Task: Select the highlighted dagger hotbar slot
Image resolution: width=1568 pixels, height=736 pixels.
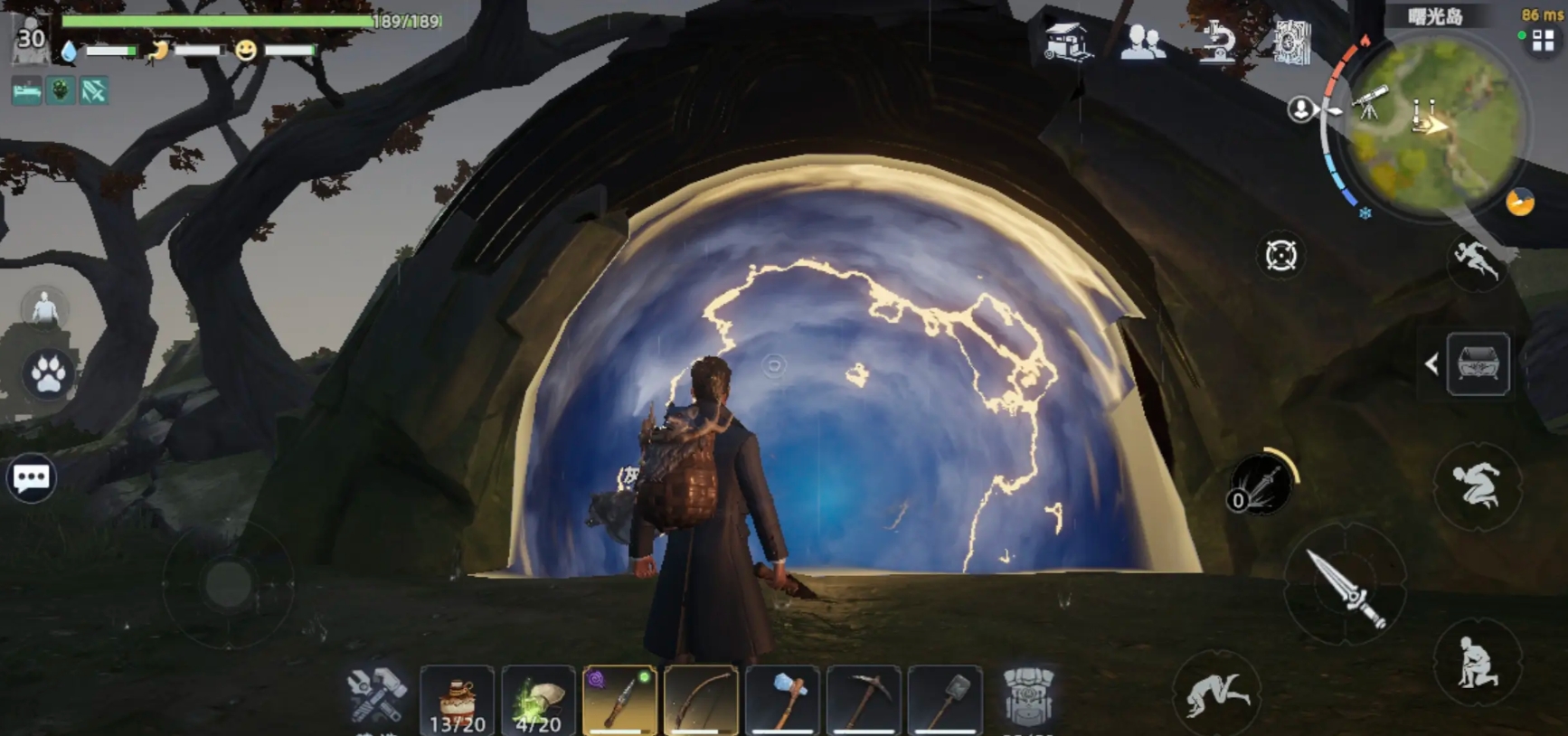Action: pos(619,700)
